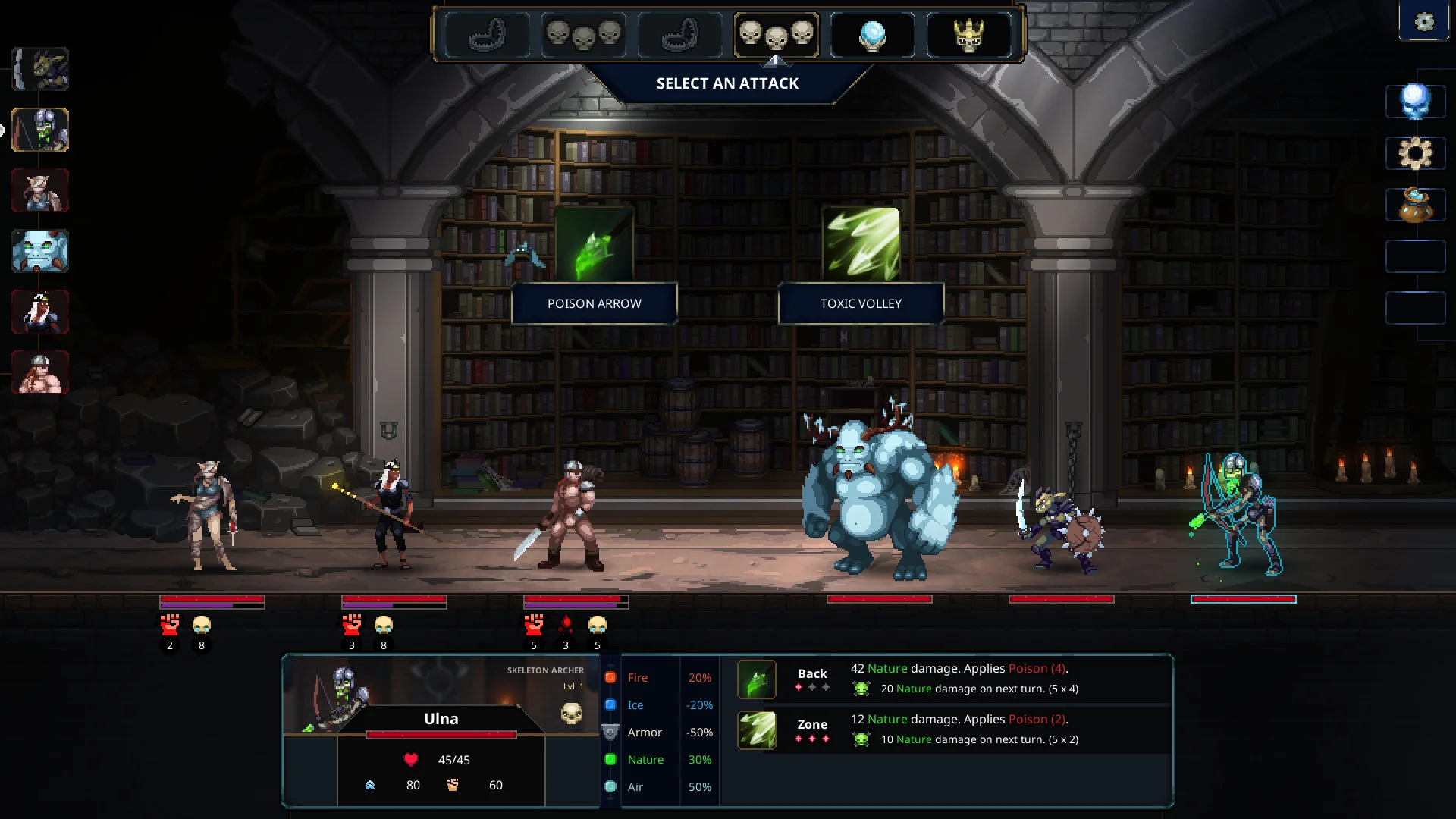The width and height of the screenshot is (1456, 819).
Task: Open the crystal ball ability slot
Action: 873,34
